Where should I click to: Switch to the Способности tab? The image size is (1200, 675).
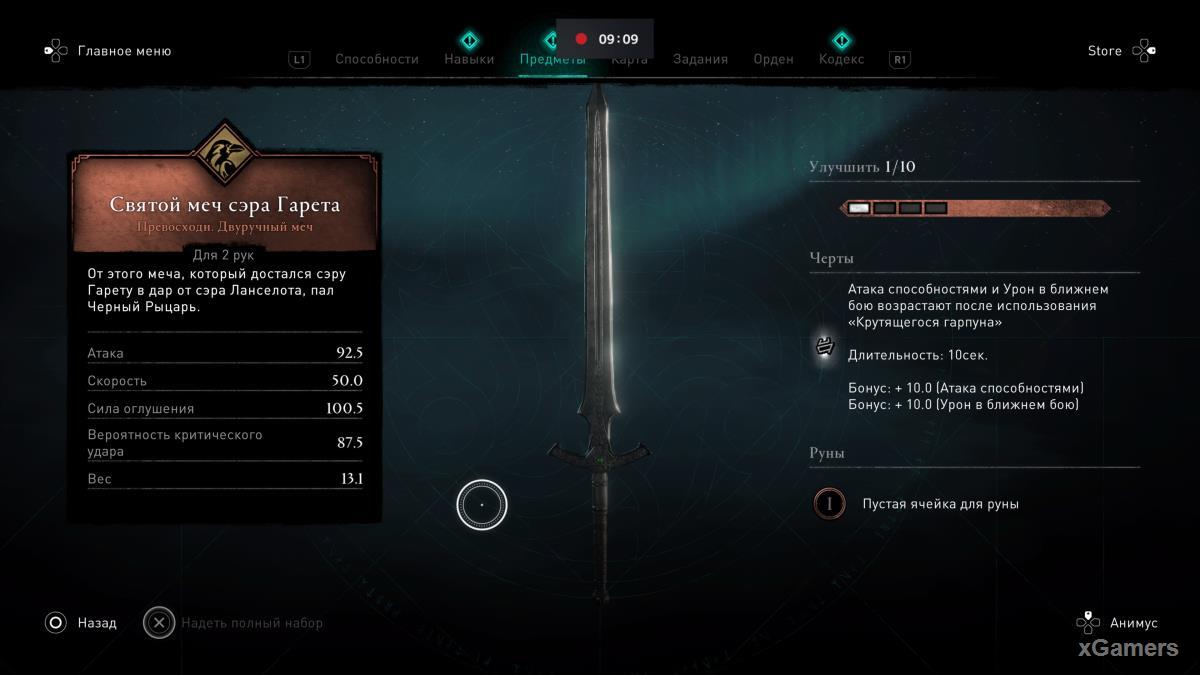point(376,59)
